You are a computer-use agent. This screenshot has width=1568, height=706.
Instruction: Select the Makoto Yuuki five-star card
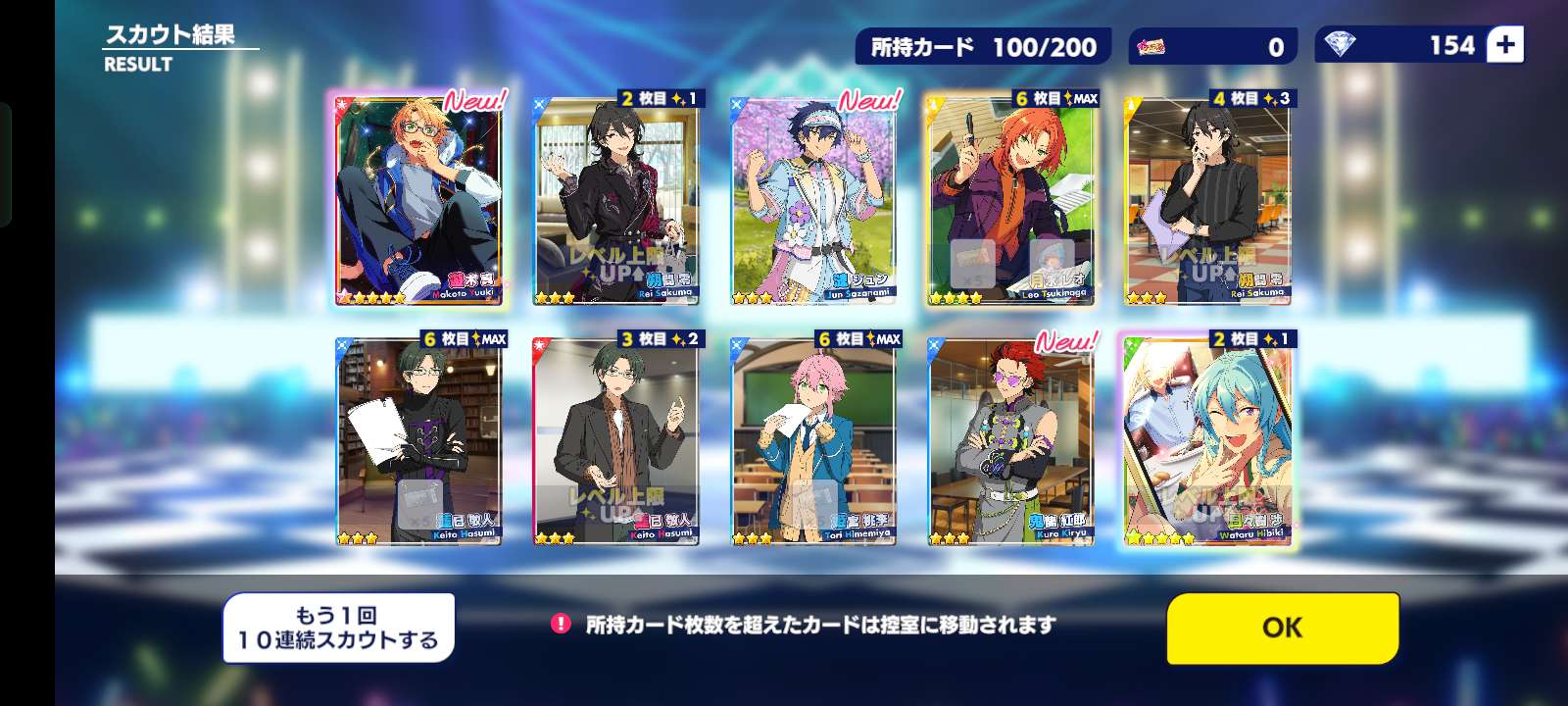point(418,200)
